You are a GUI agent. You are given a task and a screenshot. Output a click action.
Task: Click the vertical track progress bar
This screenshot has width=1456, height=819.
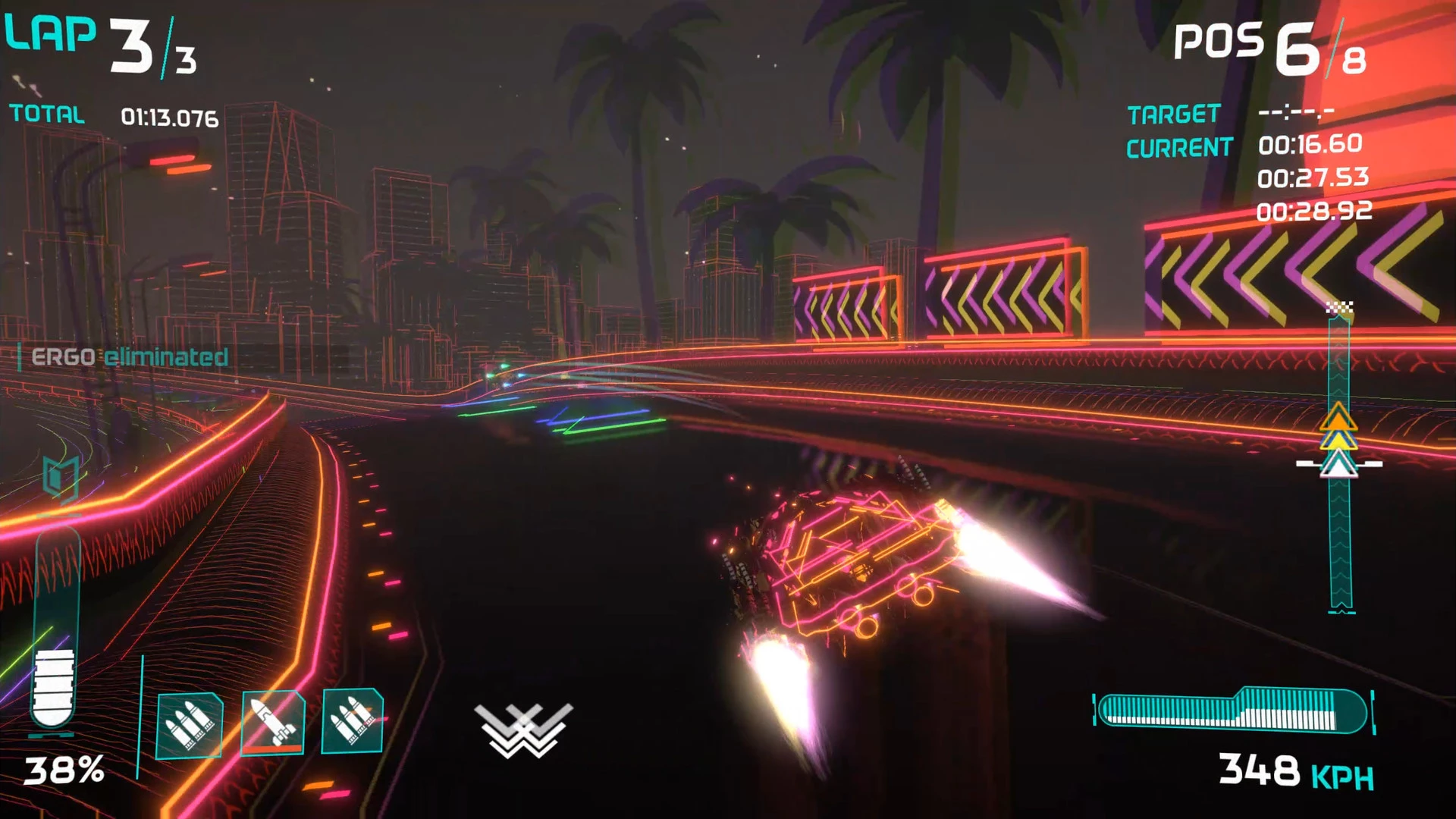(1339, 531)
